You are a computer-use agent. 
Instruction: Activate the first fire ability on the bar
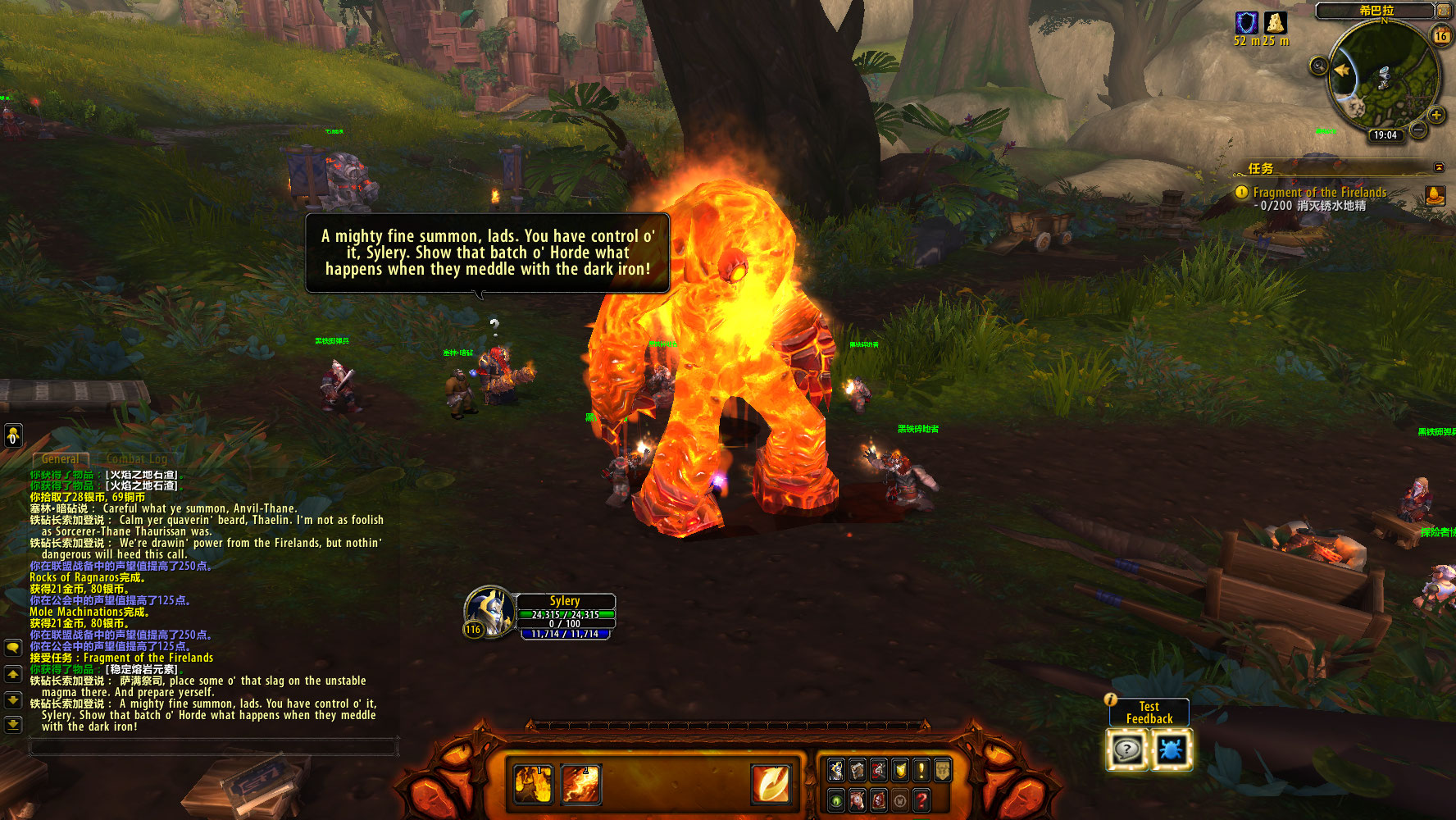533,783
